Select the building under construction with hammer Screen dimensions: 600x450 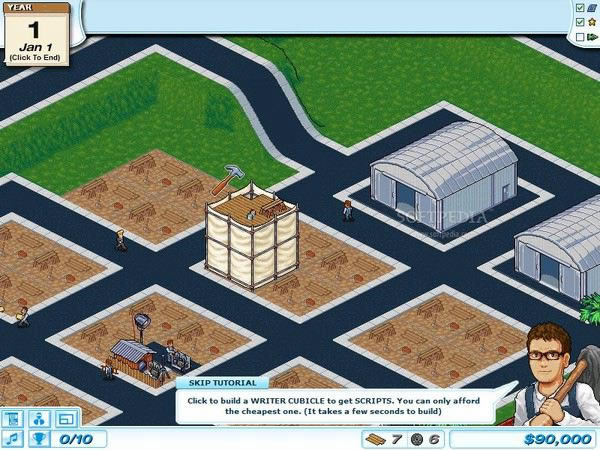251,238
